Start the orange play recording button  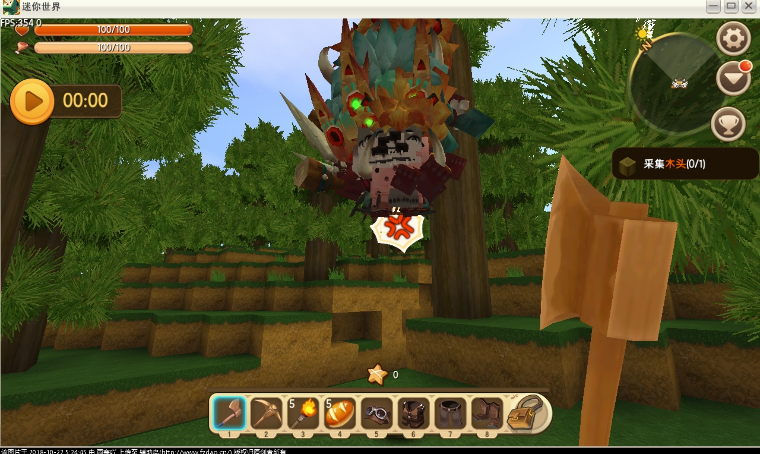[x=32, y=100]
